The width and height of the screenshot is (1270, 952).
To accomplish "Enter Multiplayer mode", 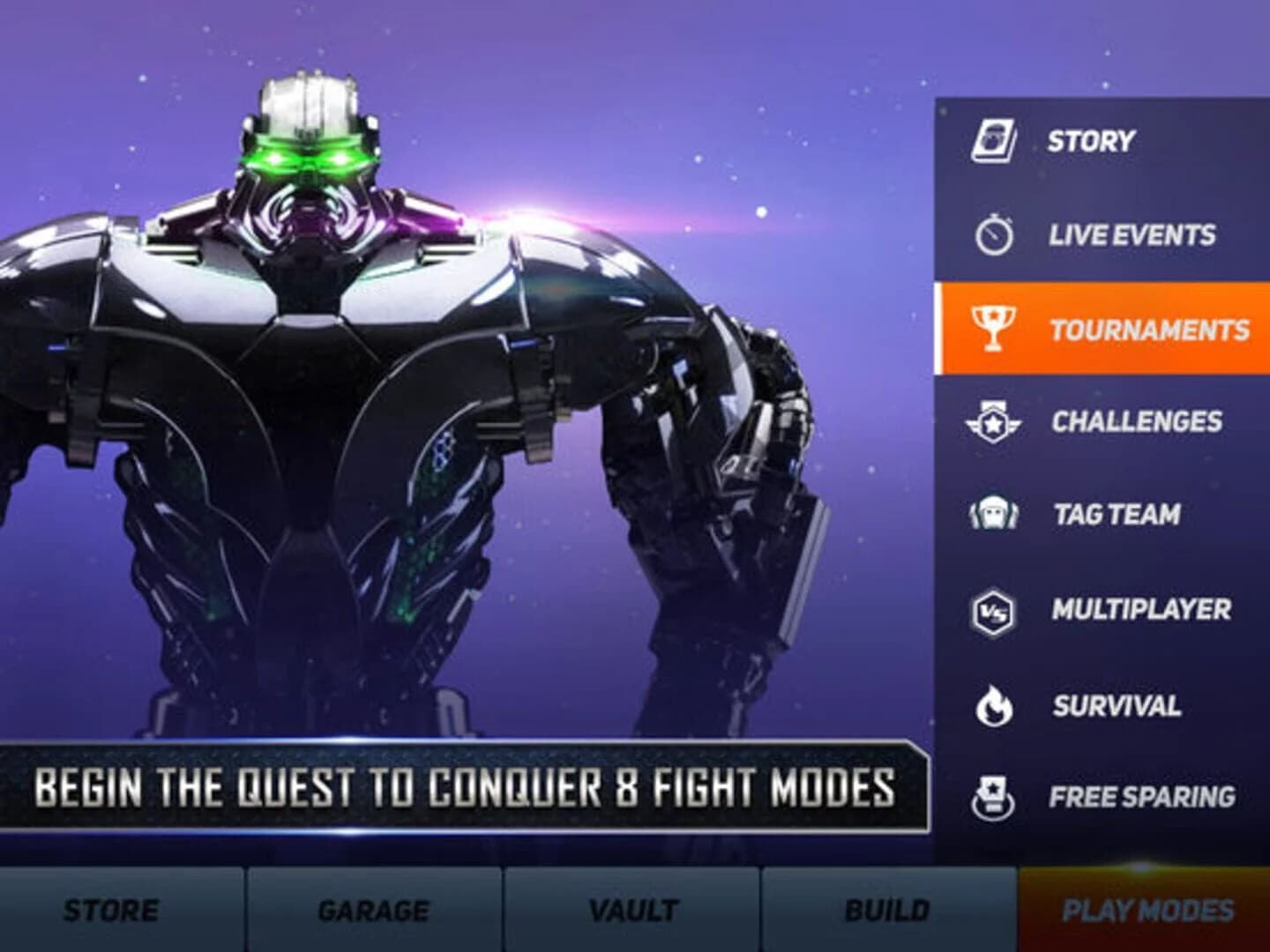I will tap(1139, 608).
